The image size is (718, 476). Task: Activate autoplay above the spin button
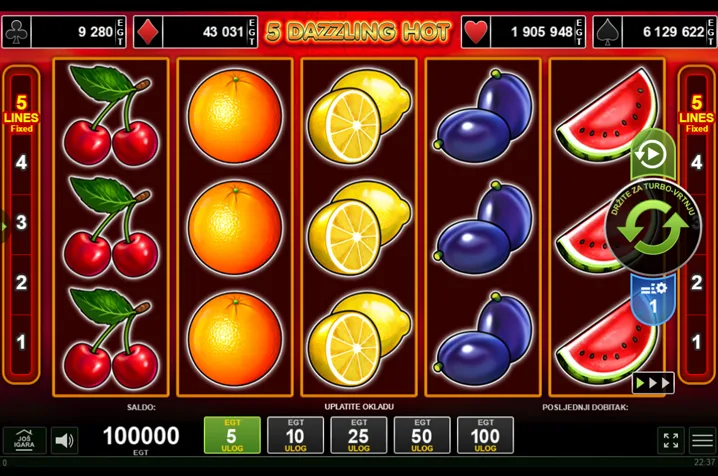651,154
